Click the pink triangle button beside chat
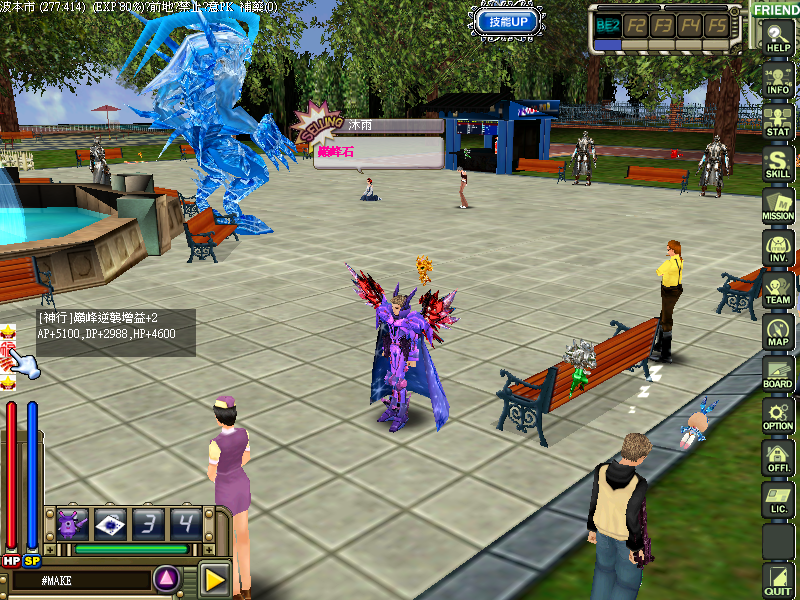This screenshot has height=600, width=800. [167, 578]
